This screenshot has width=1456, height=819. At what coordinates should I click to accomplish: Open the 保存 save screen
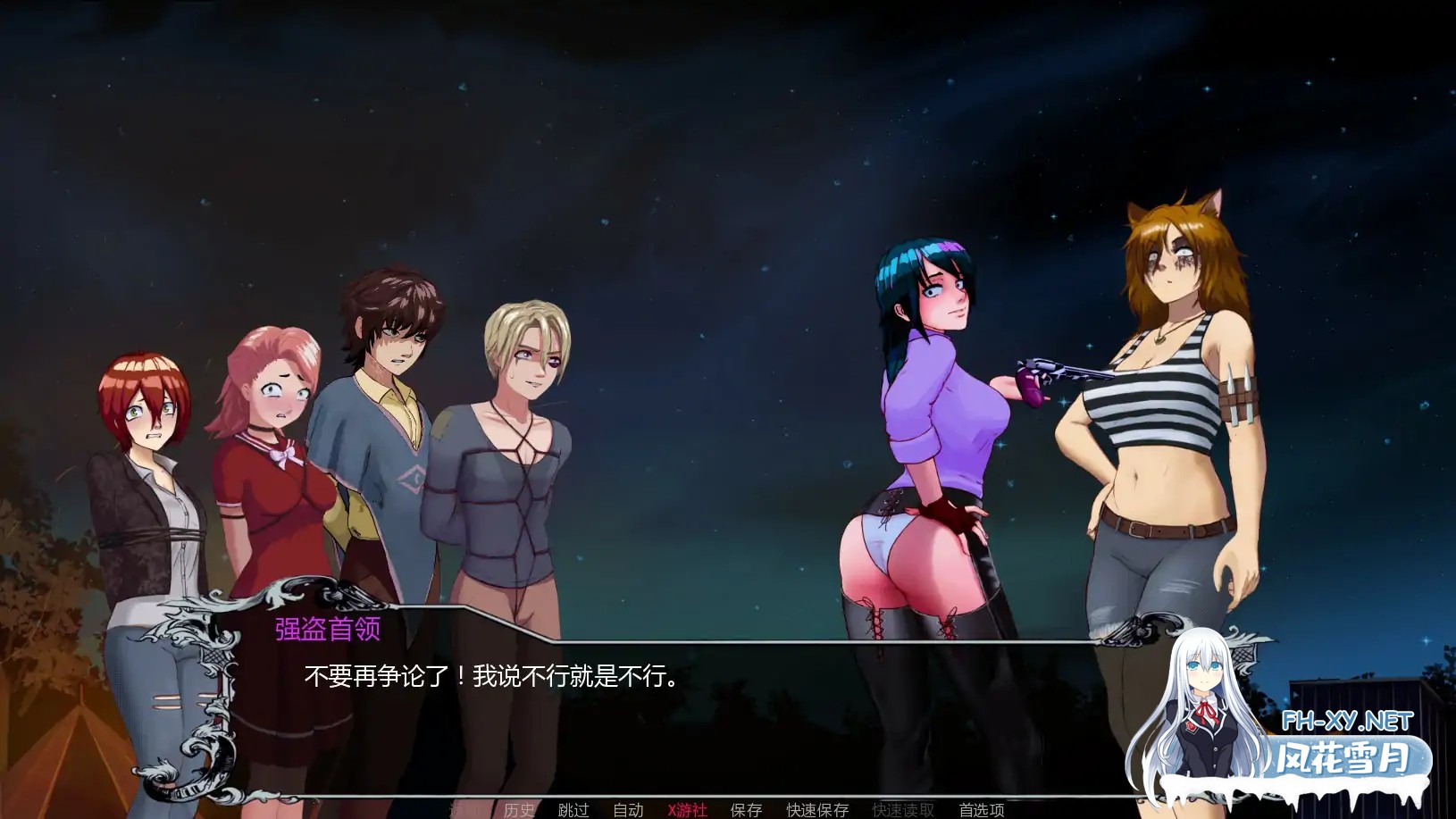(743, 811)
